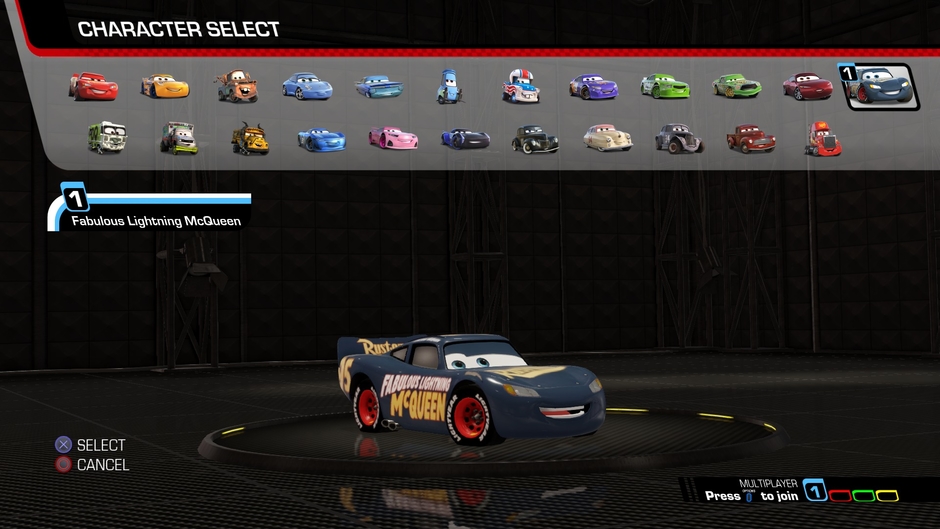Pick the bright green stock car
Image resolution: width=940 pixels, height=529 pixels.
[665, 87]
